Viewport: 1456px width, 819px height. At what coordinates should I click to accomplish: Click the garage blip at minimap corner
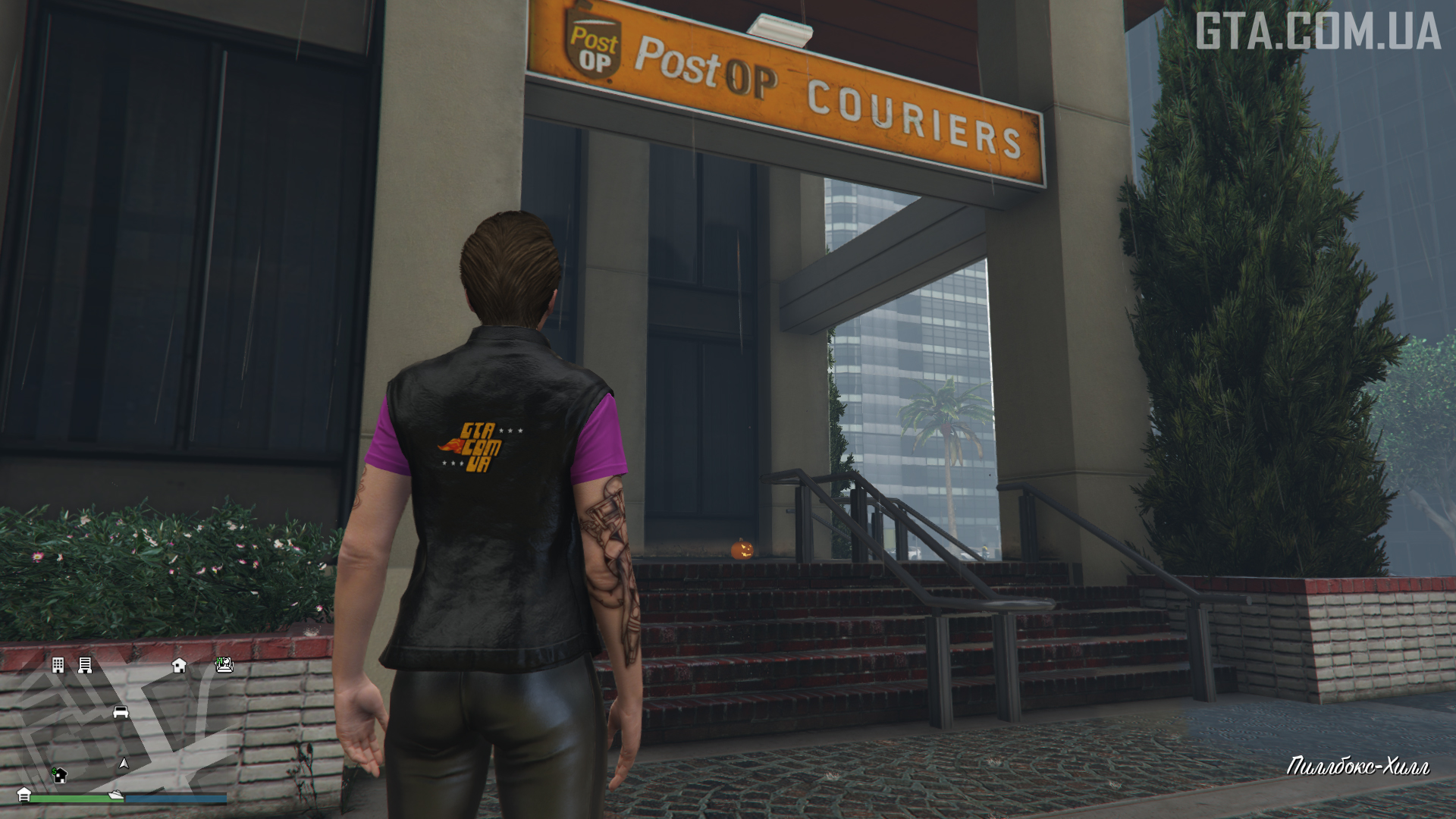24,794
